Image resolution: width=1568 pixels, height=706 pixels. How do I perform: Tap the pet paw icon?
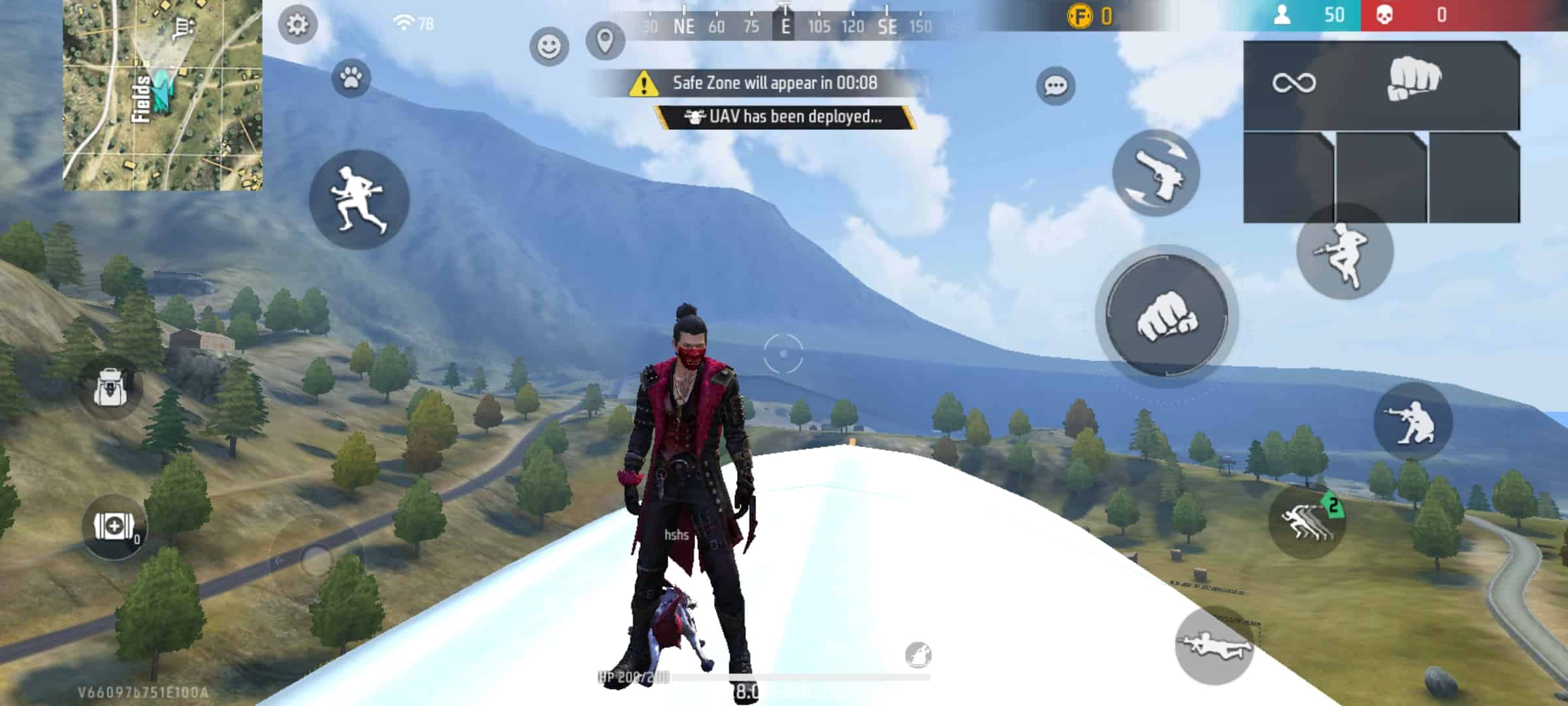[351, 79]
